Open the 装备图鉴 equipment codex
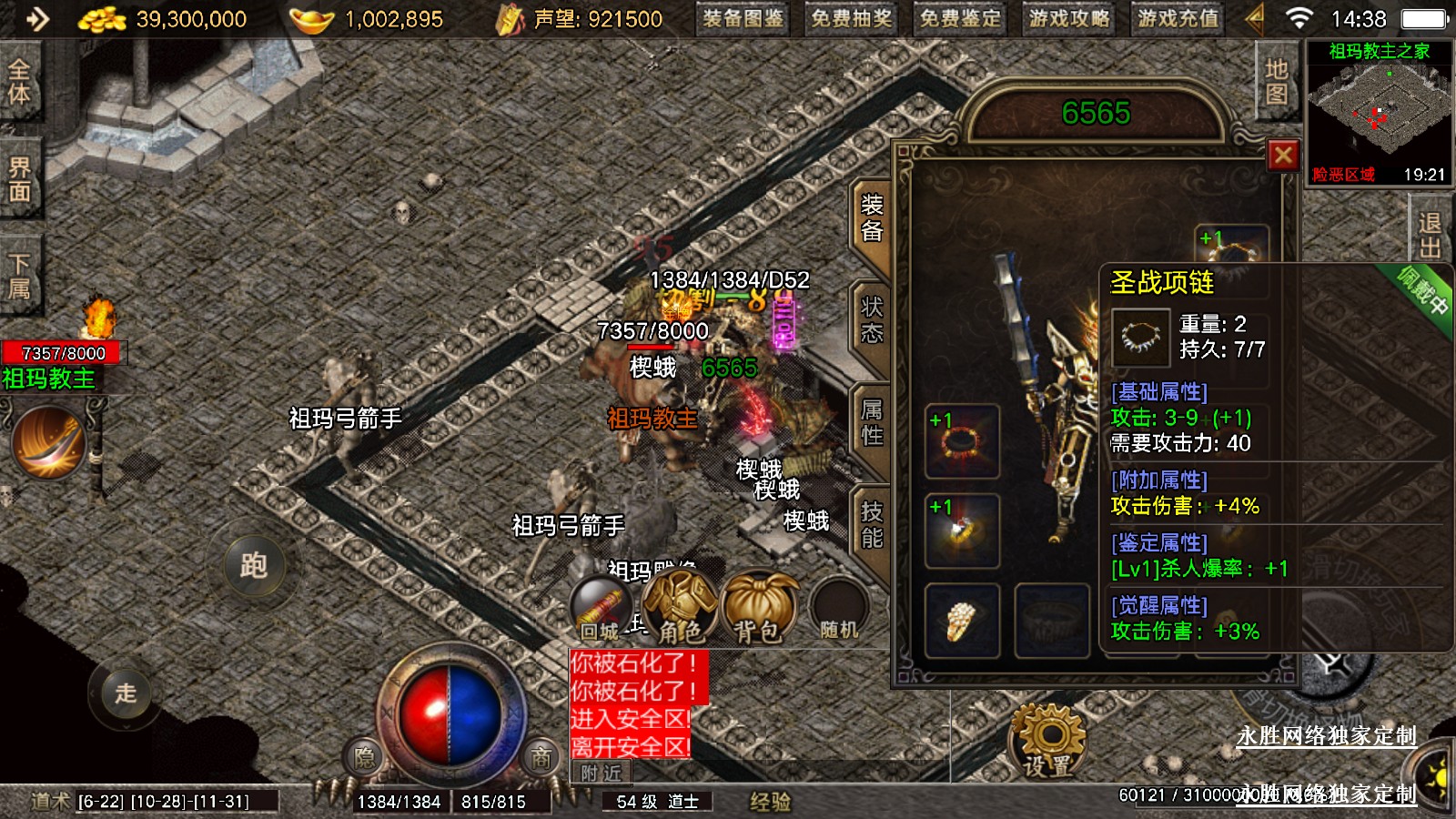Image resolution: width=1456 pixels, height=819 pixels. [743, 19]
